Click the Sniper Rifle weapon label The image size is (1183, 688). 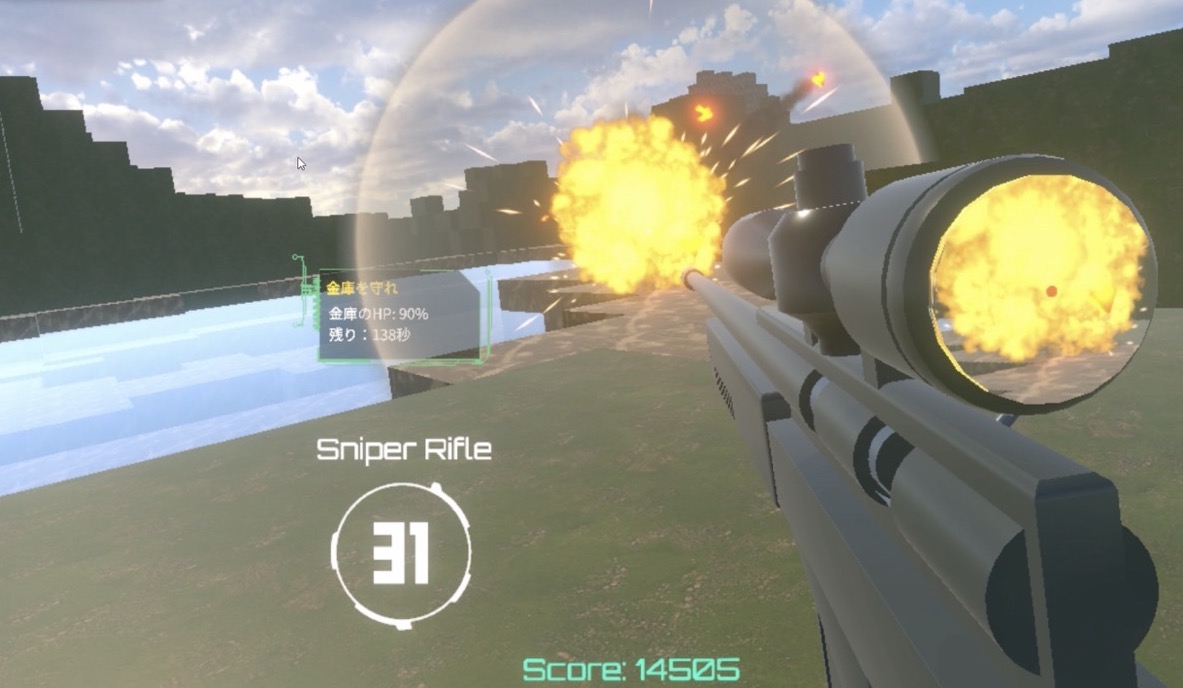tap(404, 450)
